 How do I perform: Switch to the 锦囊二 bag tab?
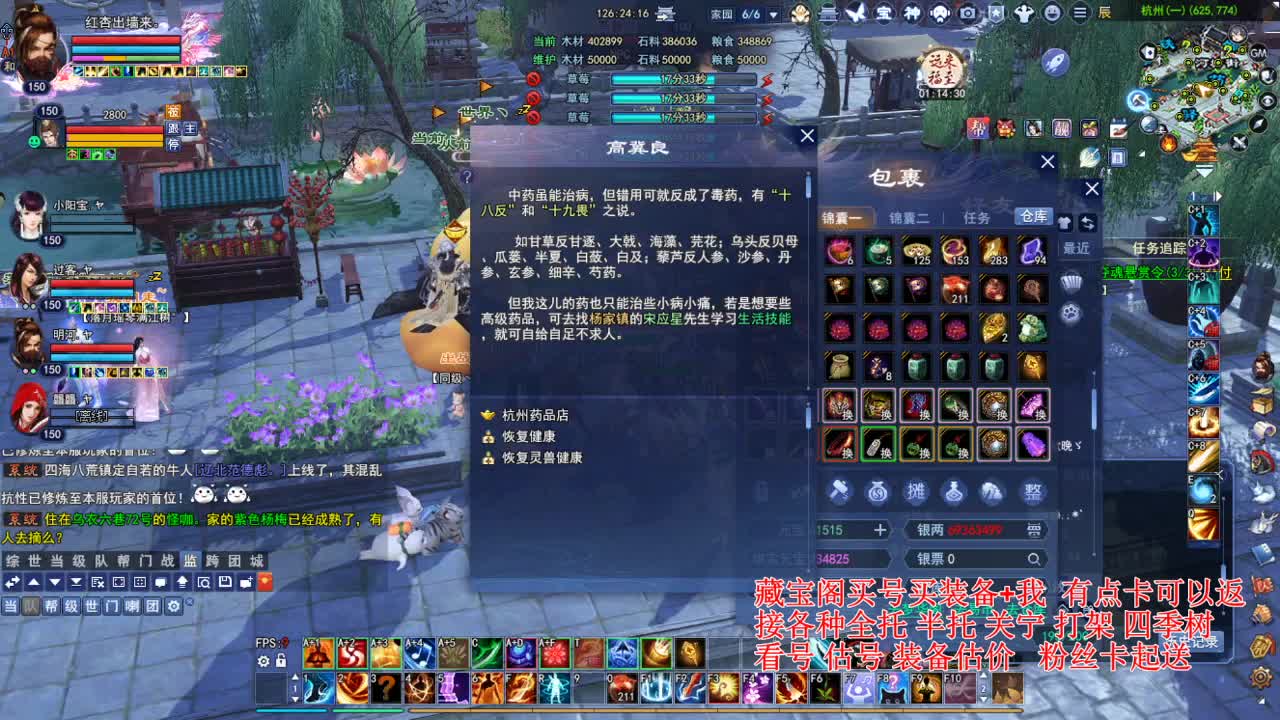tap(910, 218)
